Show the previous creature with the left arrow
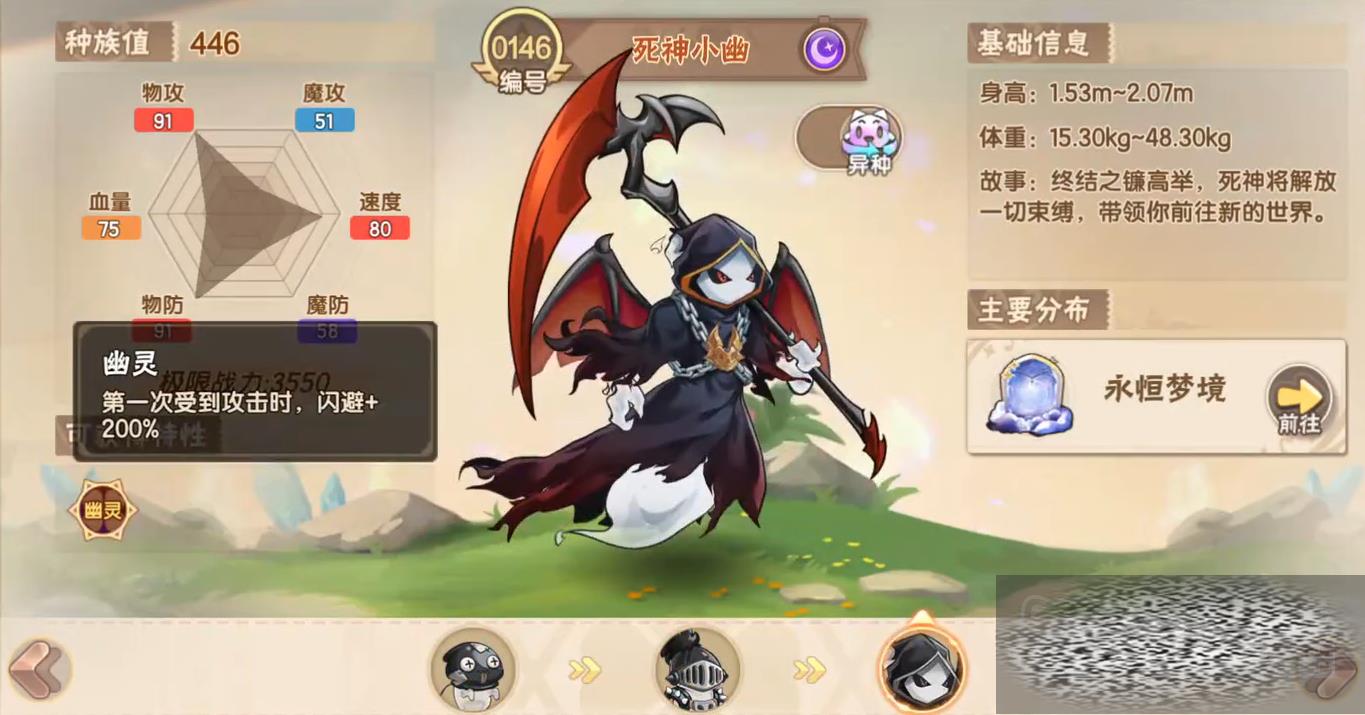 tap(38, 668)
